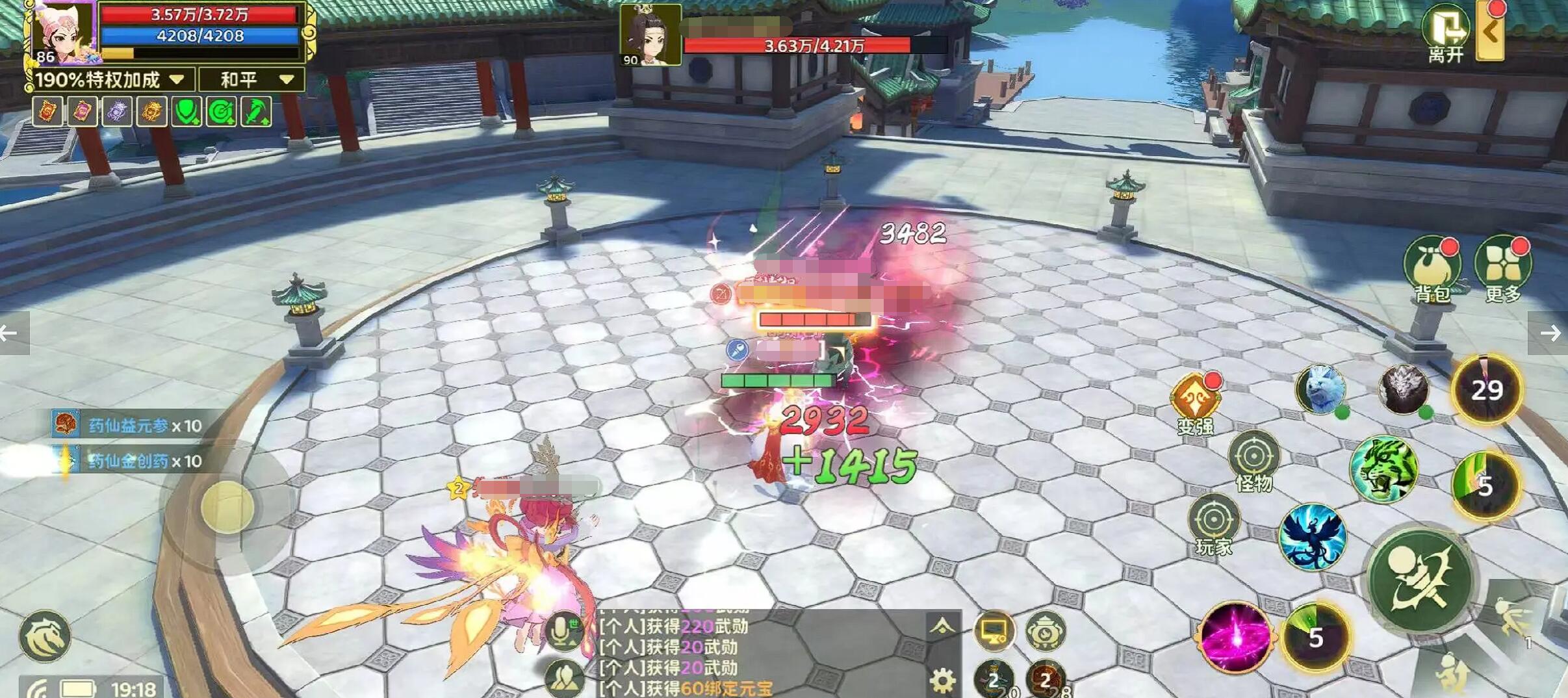
Task: Use the magenta vortex skill
Action: click(x=1235, y=637)
